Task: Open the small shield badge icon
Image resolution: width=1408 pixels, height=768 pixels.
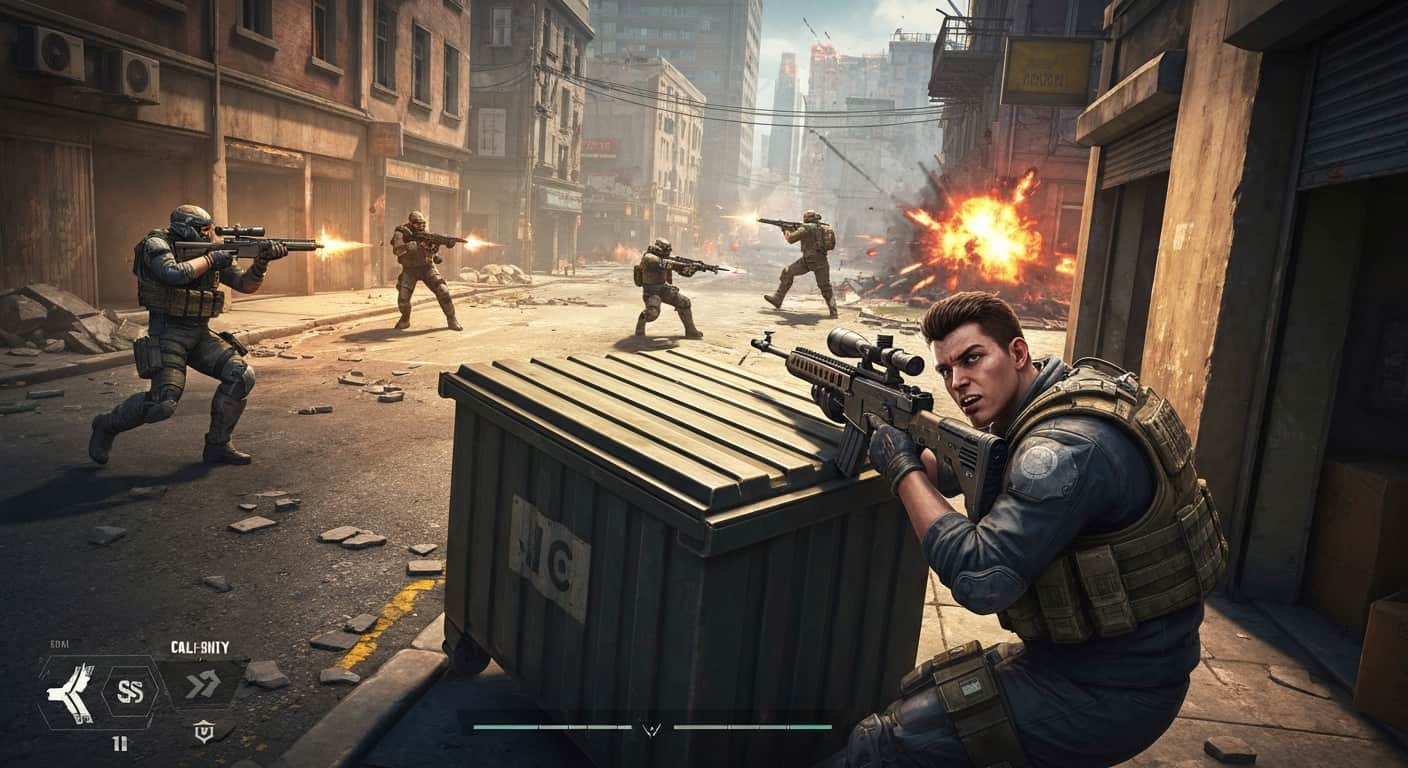Action: point(203,733)
